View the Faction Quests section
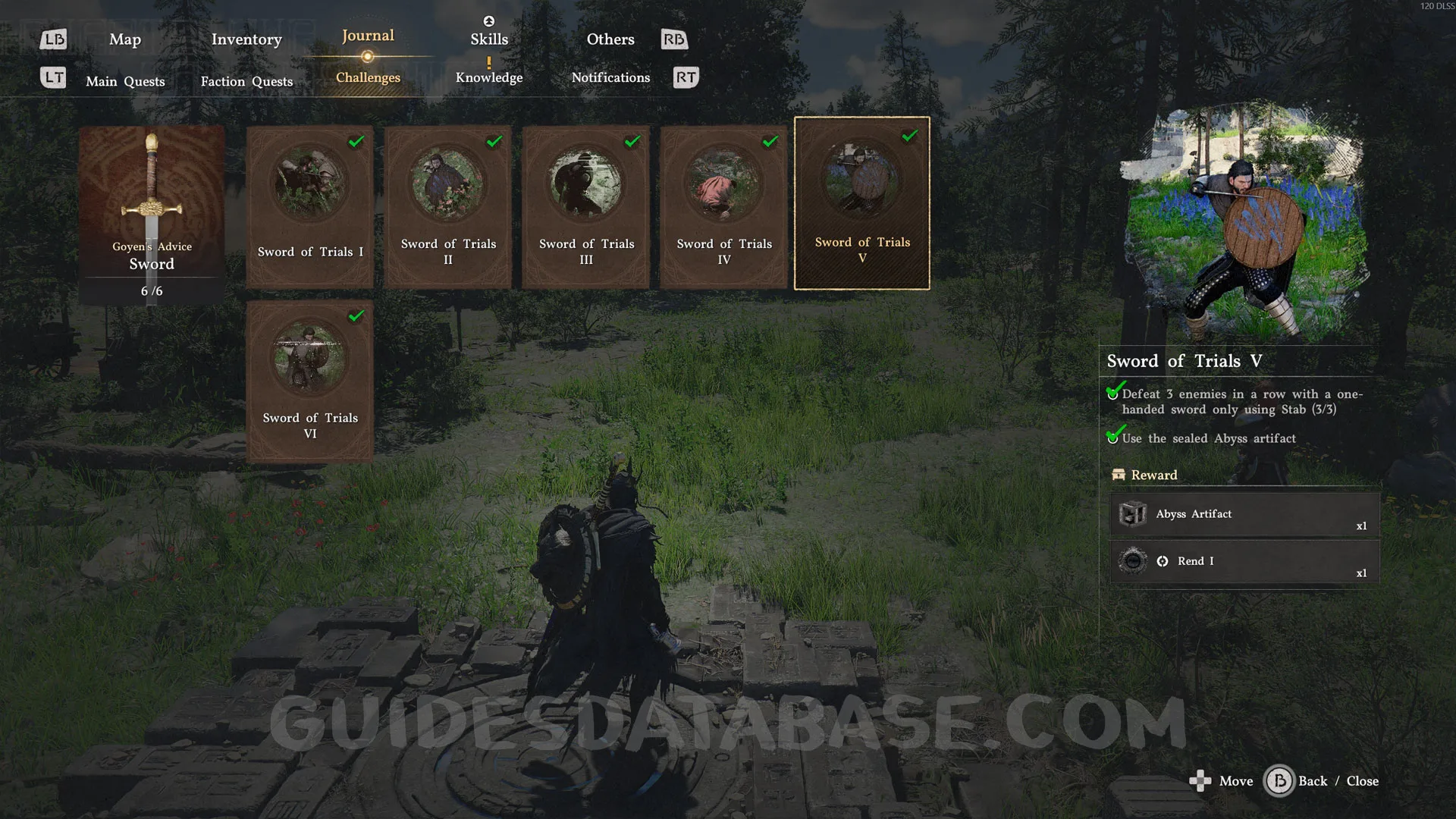This screenshot has width=1456, height=819. [x=246, y=81]
